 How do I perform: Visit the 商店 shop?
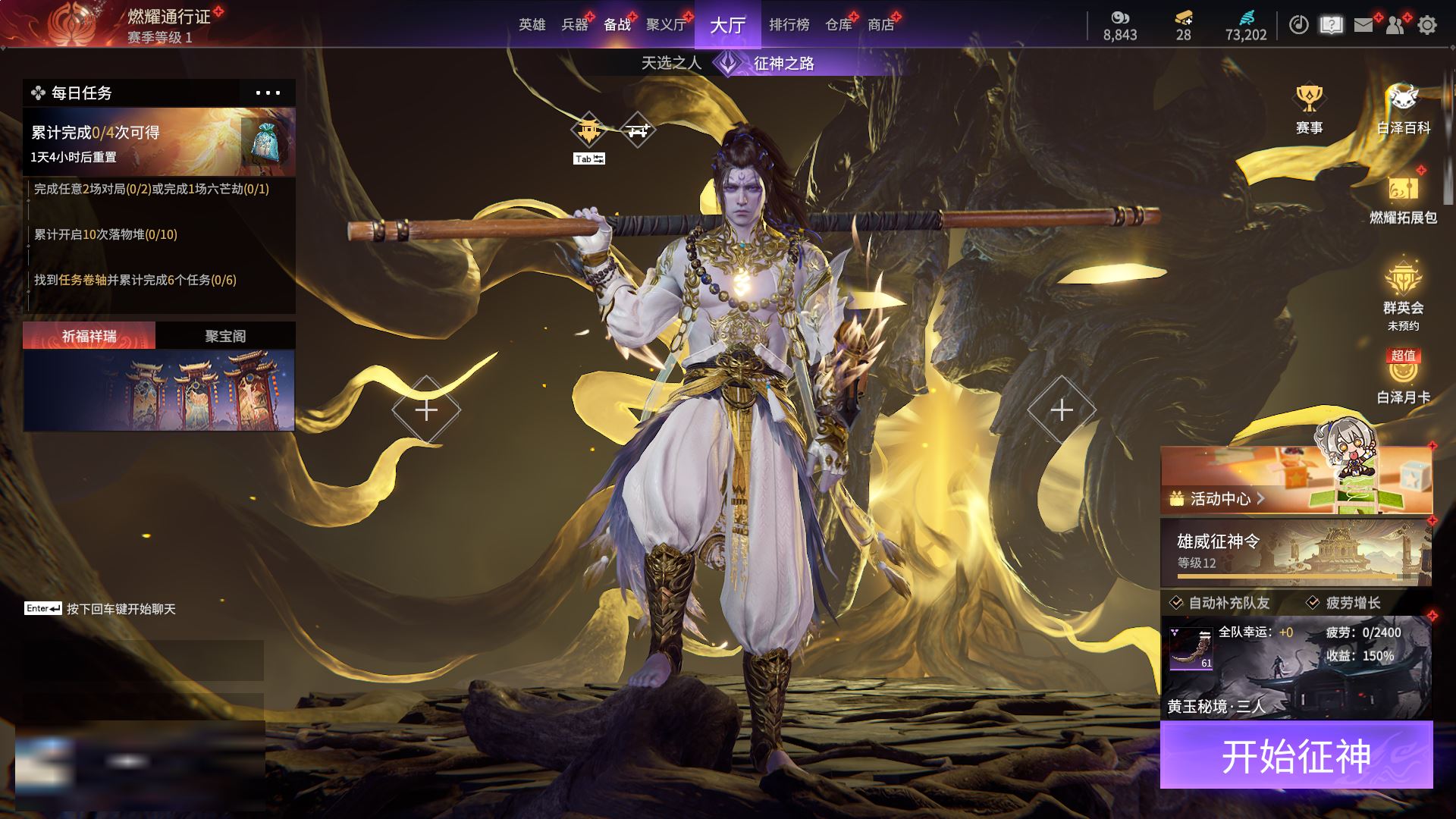tap(880, 25)
